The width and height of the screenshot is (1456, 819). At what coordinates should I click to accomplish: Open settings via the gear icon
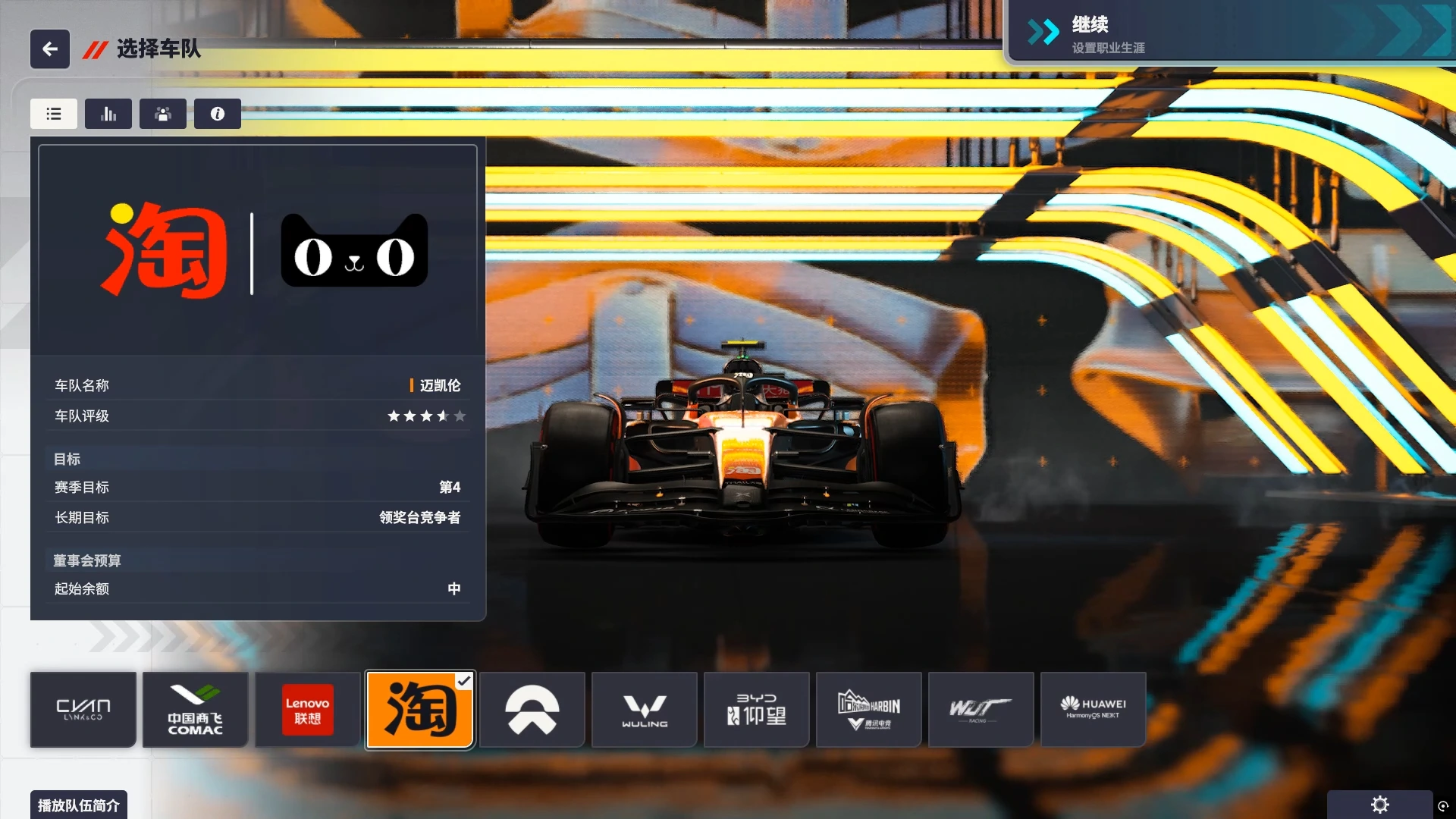[x=1380, y=805]
